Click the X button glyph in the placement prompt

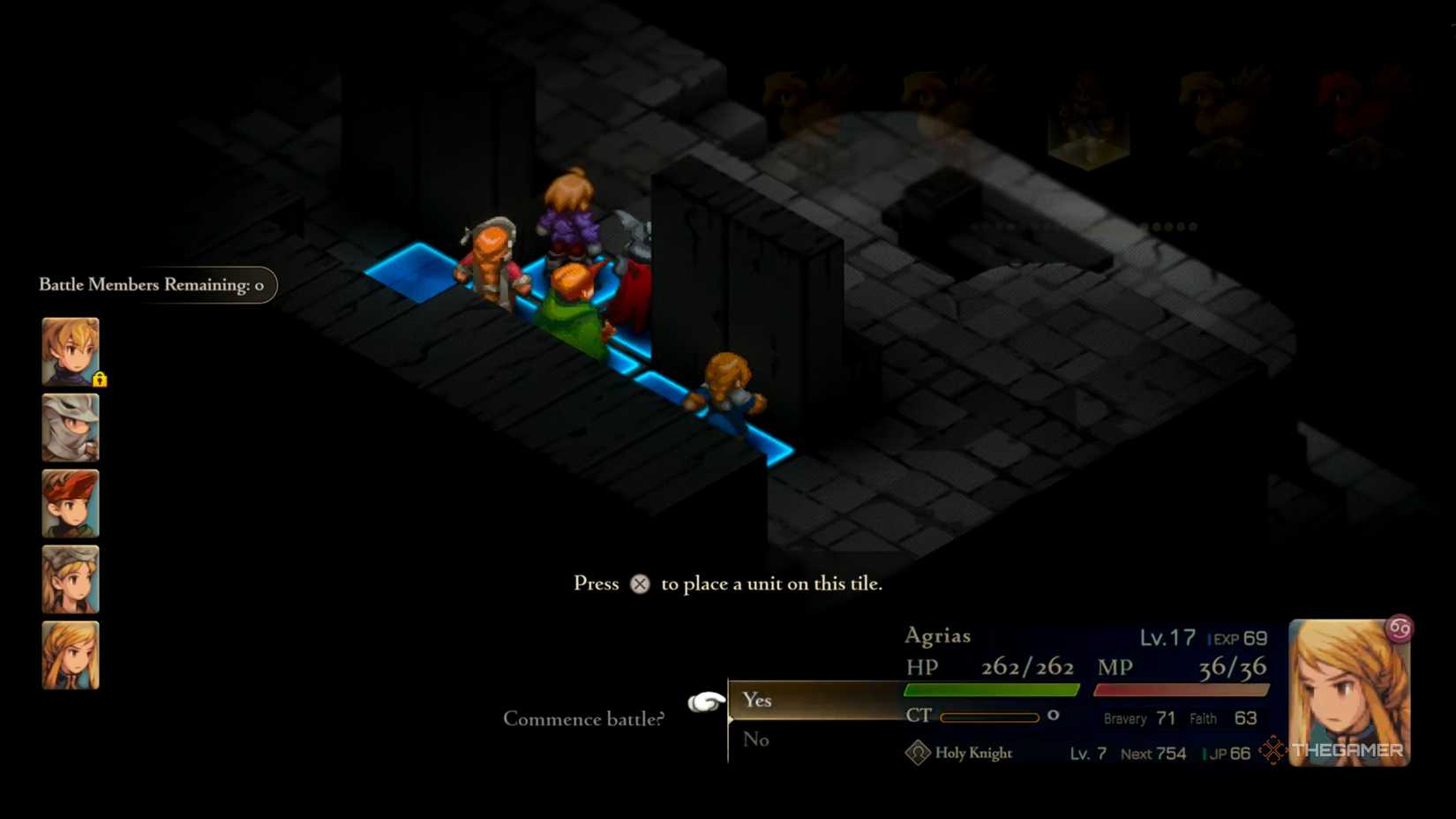tap(641, 583)
